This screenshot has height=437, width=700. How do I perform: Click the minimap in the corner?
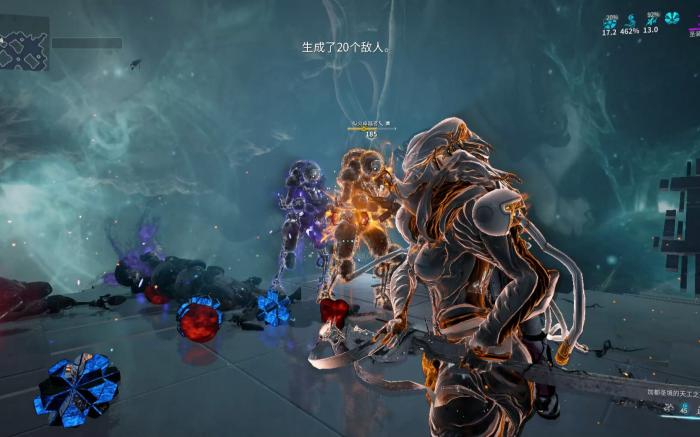(25, 49)
